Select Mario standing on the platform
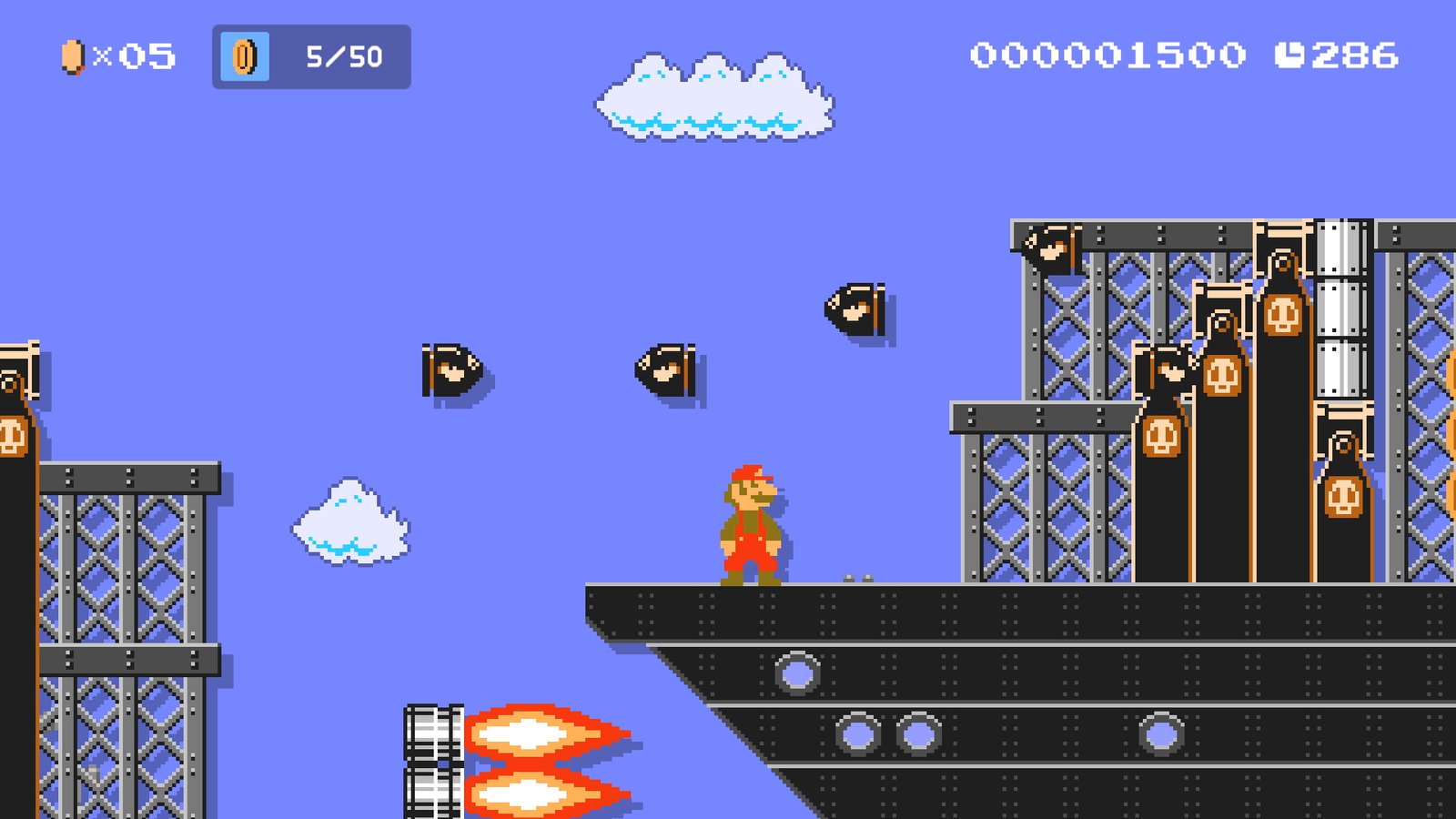This screenshot has height=819, width=1456. pyautogui.click(x=751, y=523)
